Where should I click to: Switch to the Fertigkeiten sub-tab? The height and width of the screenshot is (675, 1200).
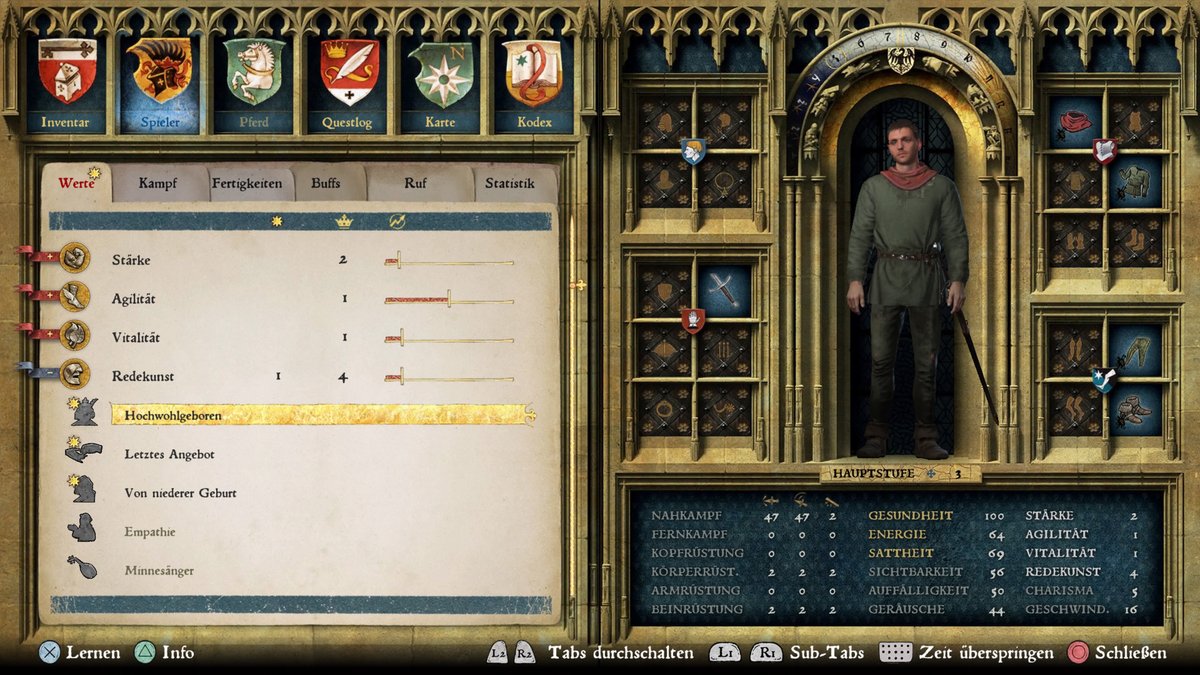pos(246,184)
